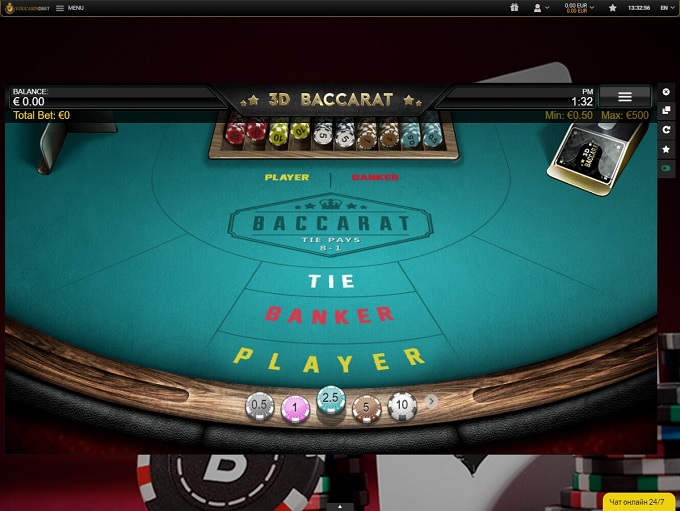
Task: Select the brown 5 chip
Action: tap(367, 407)
